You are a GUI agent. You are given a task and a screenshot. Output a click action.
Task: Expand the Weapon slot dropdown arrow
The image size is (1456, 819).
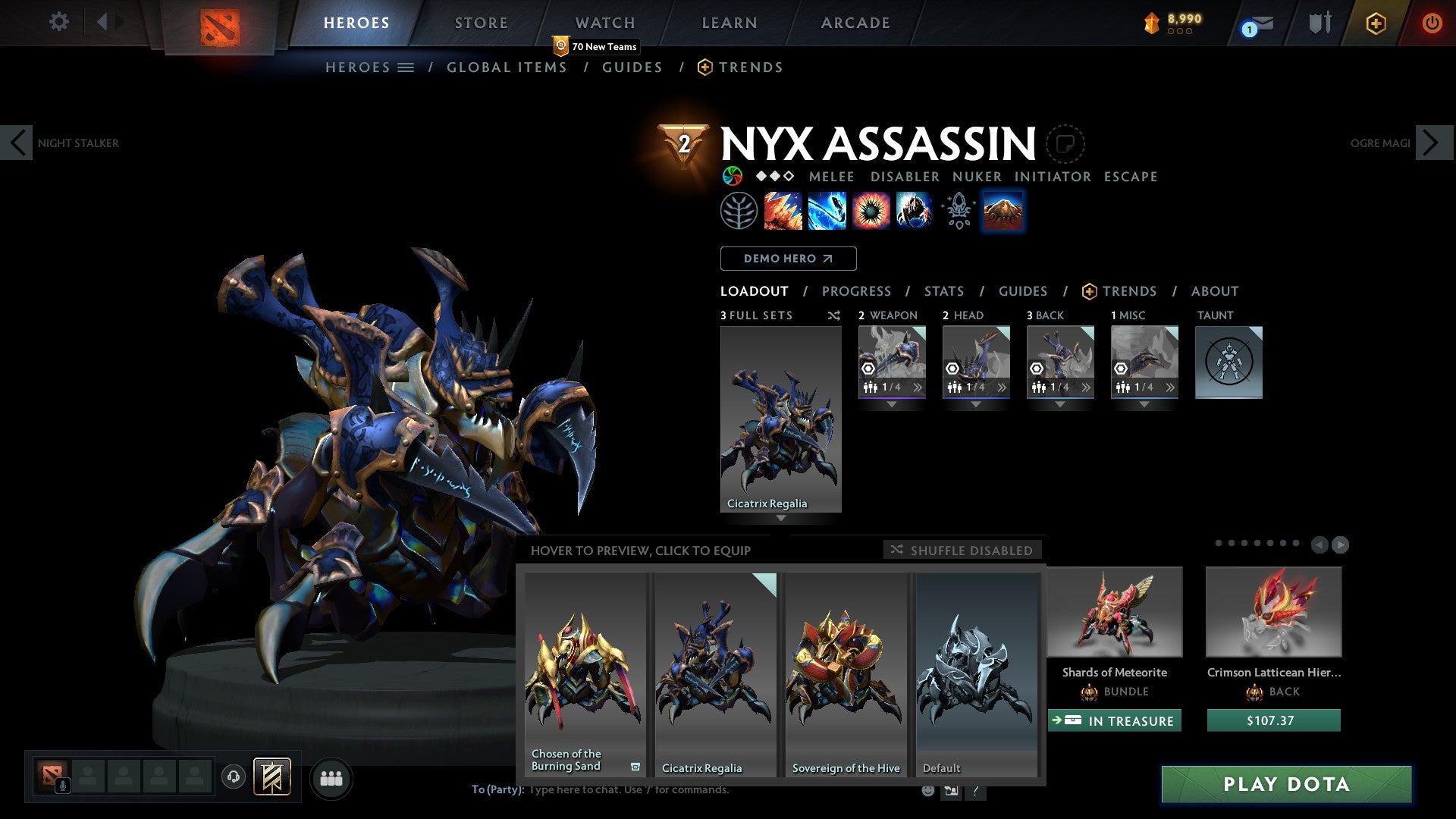[892, 404]
